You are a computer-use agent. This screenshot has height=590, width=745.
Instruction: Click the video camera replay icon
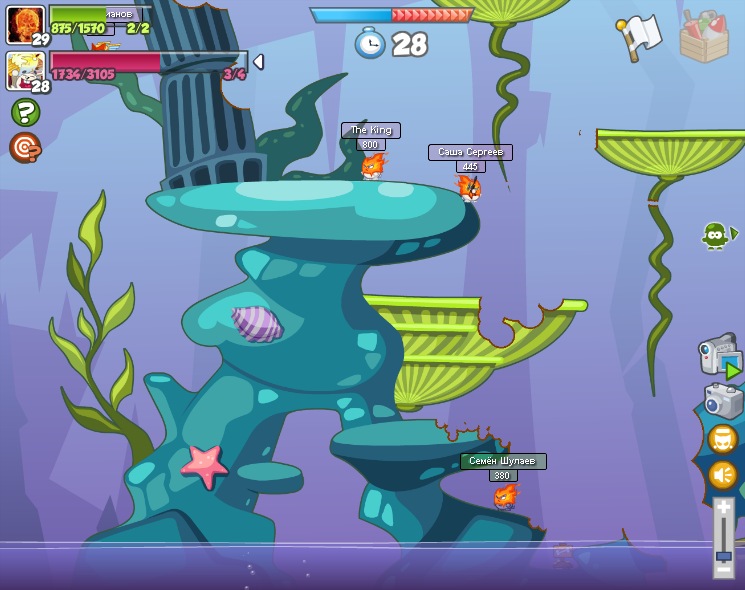click(719, 356)
